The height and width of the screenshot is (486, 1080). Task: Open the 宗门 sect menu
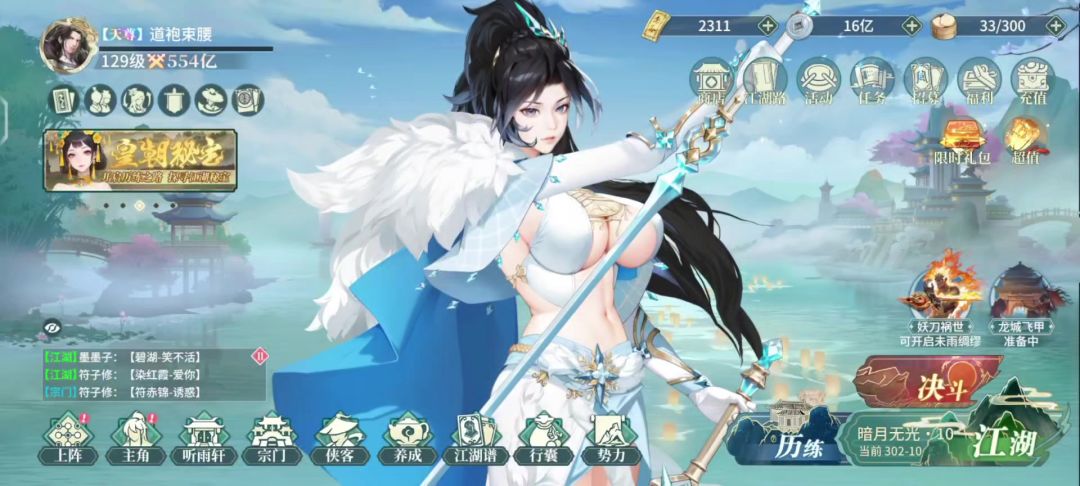click(271, 438)
